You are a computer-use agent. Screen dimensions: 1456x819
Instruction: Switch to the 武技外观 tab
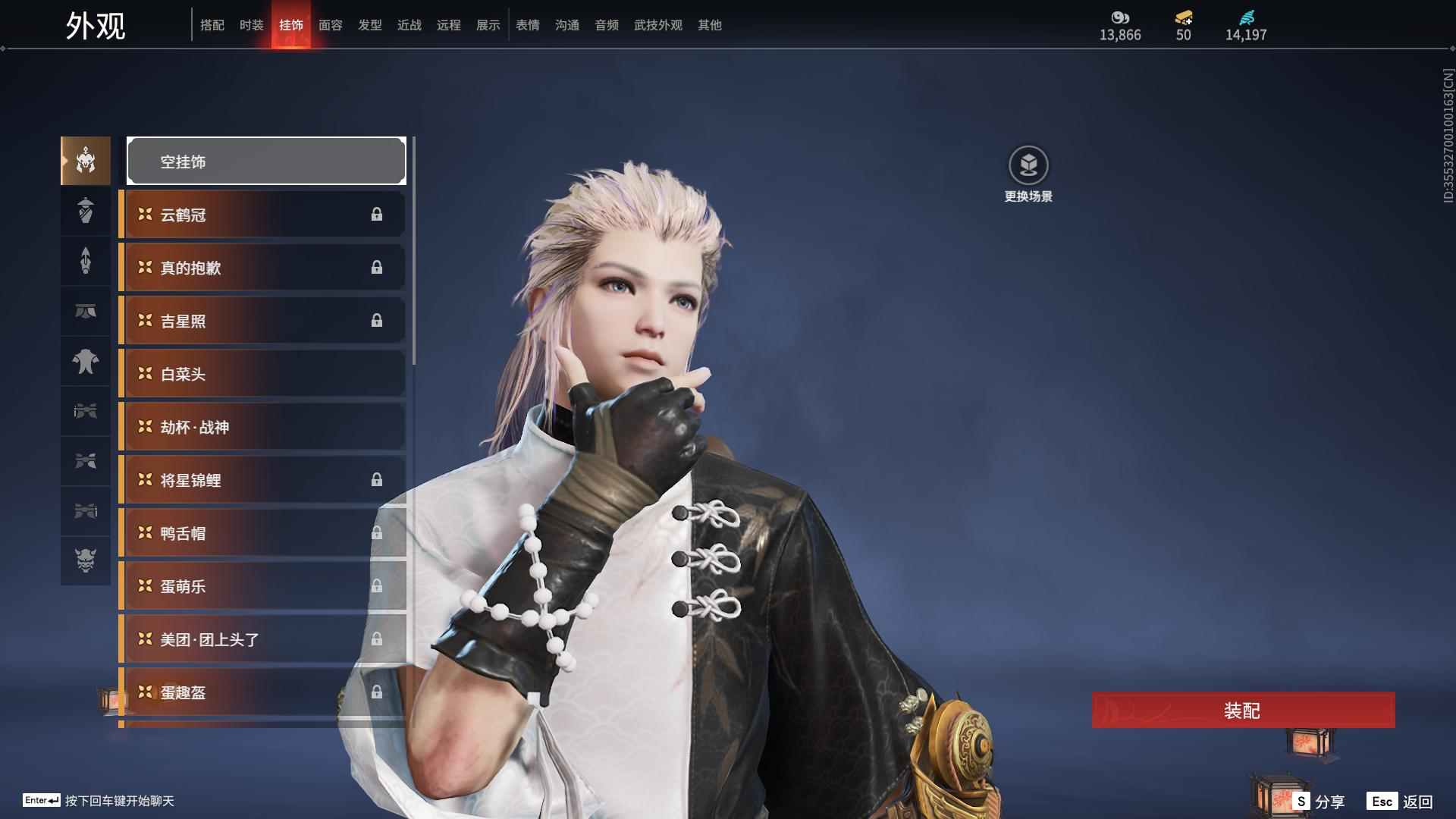tap(657, 25)
